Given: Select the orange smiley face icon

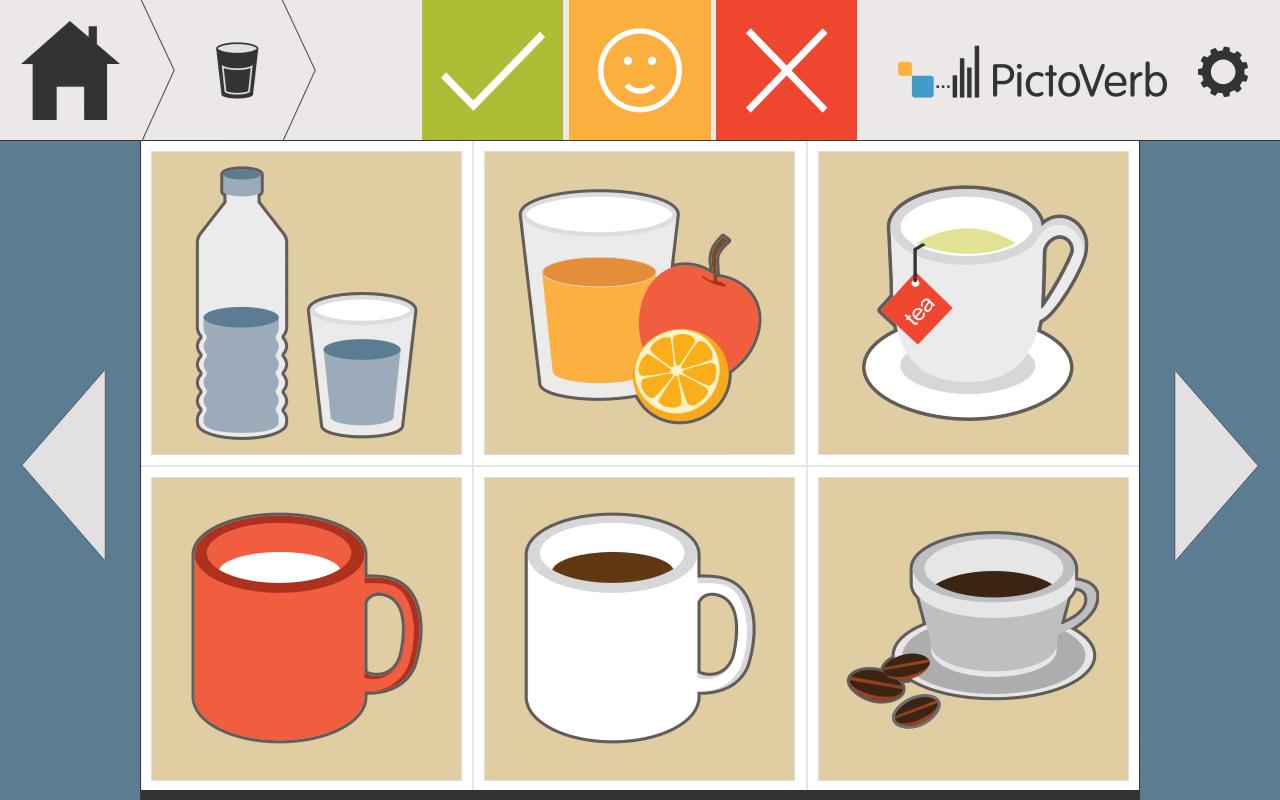Looking at the screenshot, I should point(638,70).
